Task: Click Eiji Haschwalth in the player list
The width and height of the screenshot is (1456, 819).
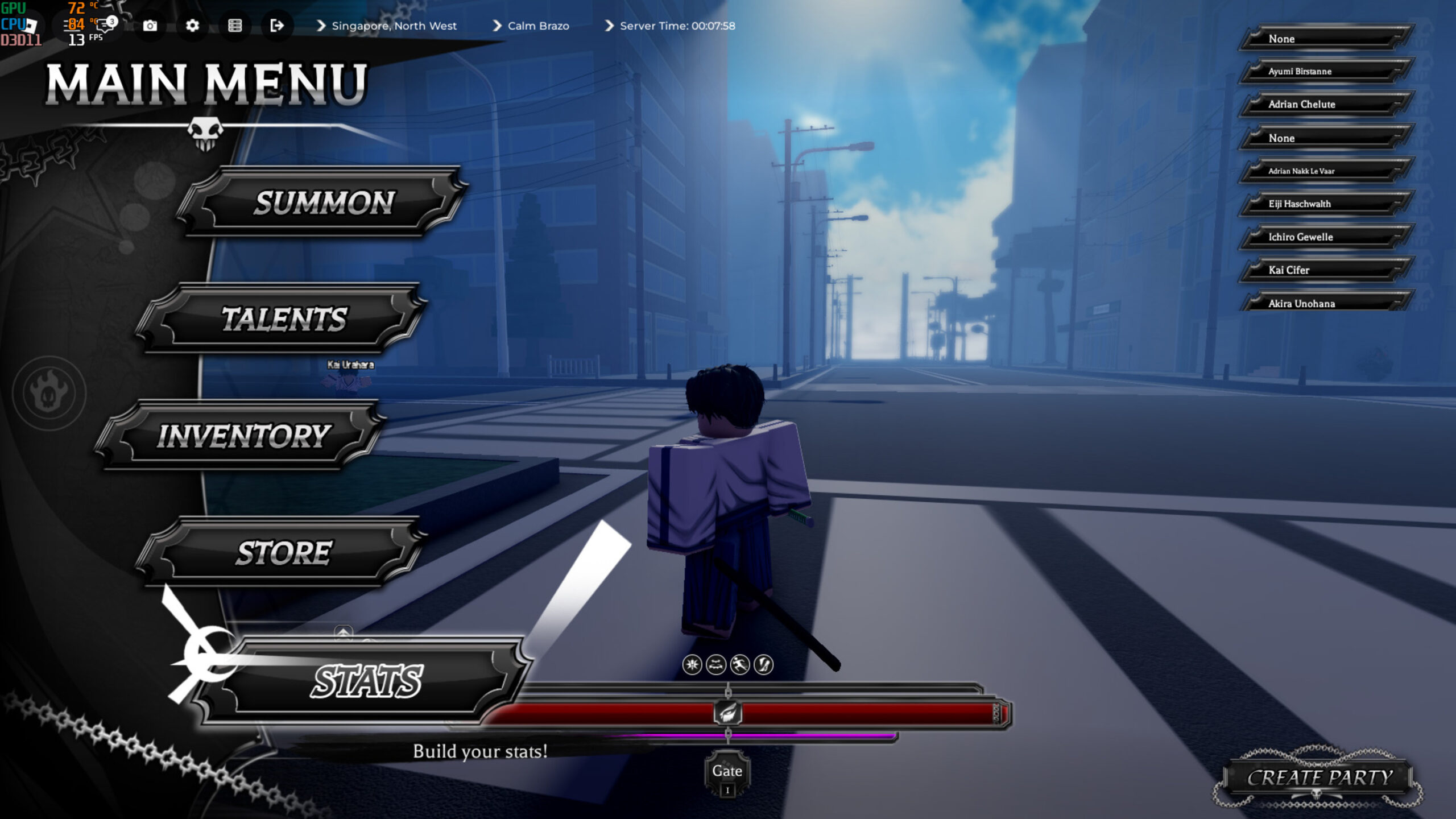Action: click(x=1325, y=204)
